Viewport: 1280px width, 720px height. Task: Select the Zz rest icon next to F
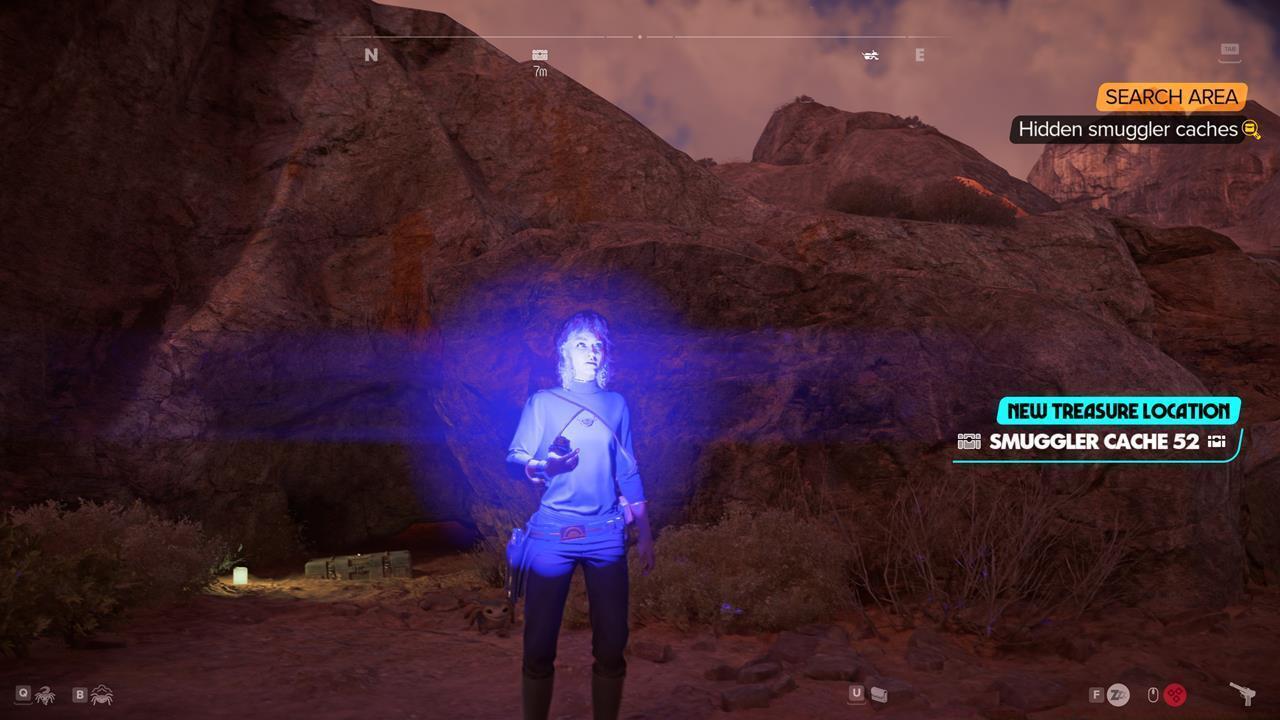coord(1119,694)
